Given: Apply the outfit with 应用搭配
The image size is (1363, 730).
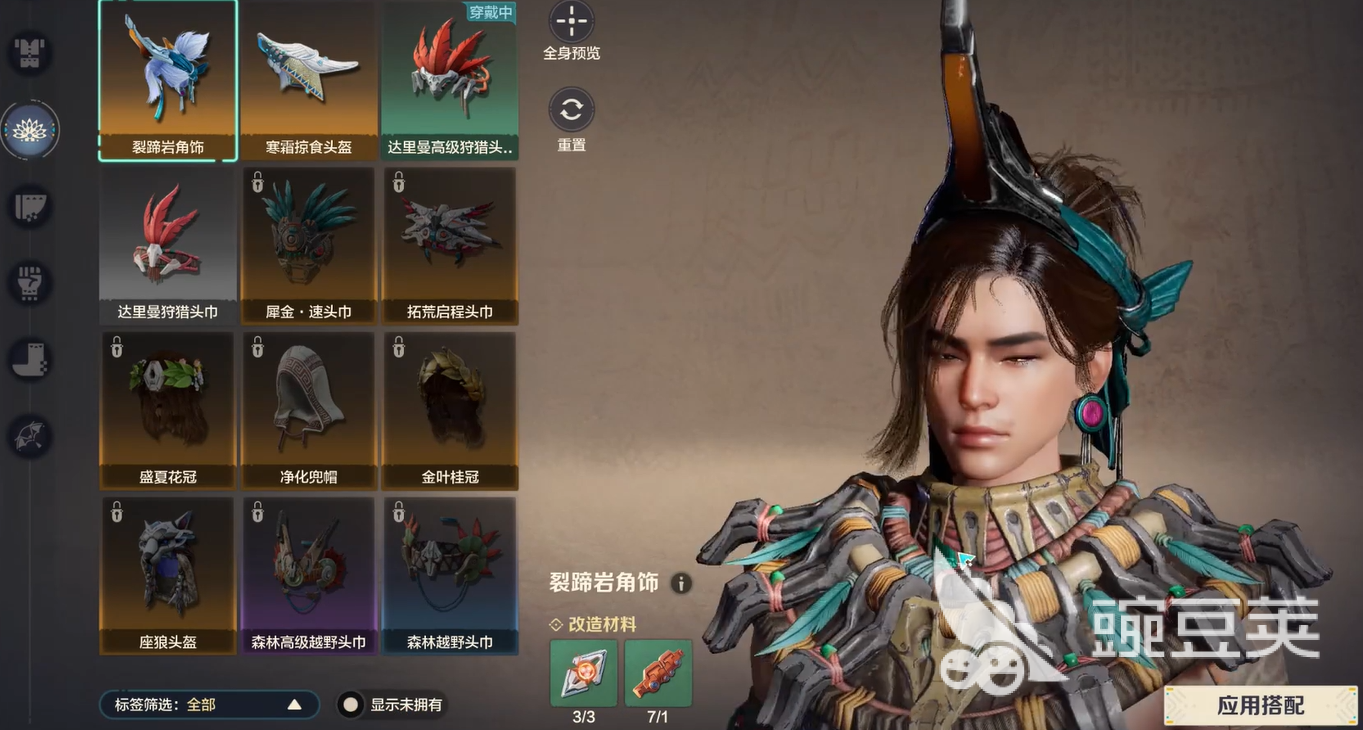Looking at the screenshot, I should click(1261, 705).
